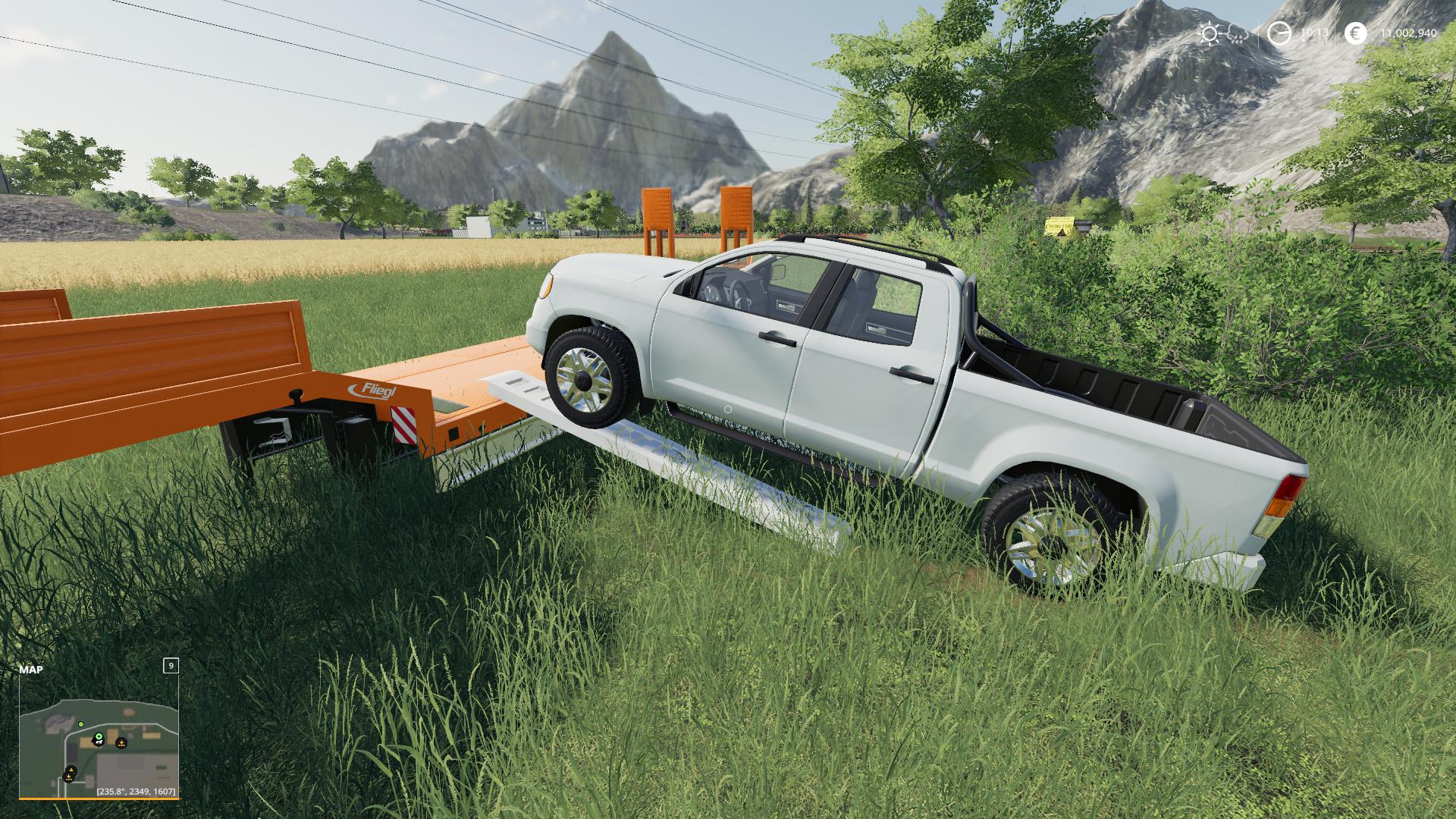Click the sun weather forecast icon
1456x819 pixels.
[x=1209, y=33]
